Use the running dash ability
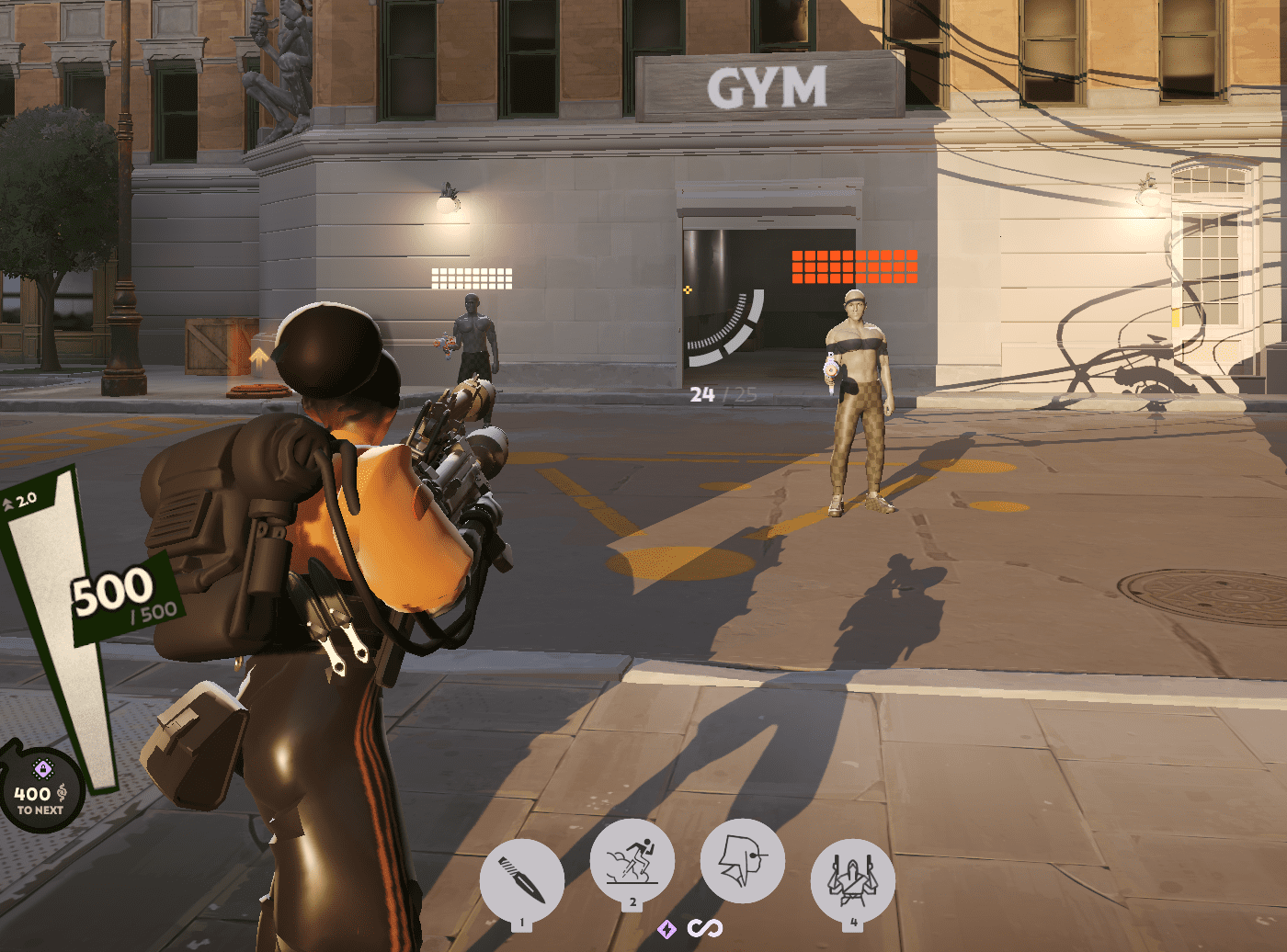 tap(632, 860)
